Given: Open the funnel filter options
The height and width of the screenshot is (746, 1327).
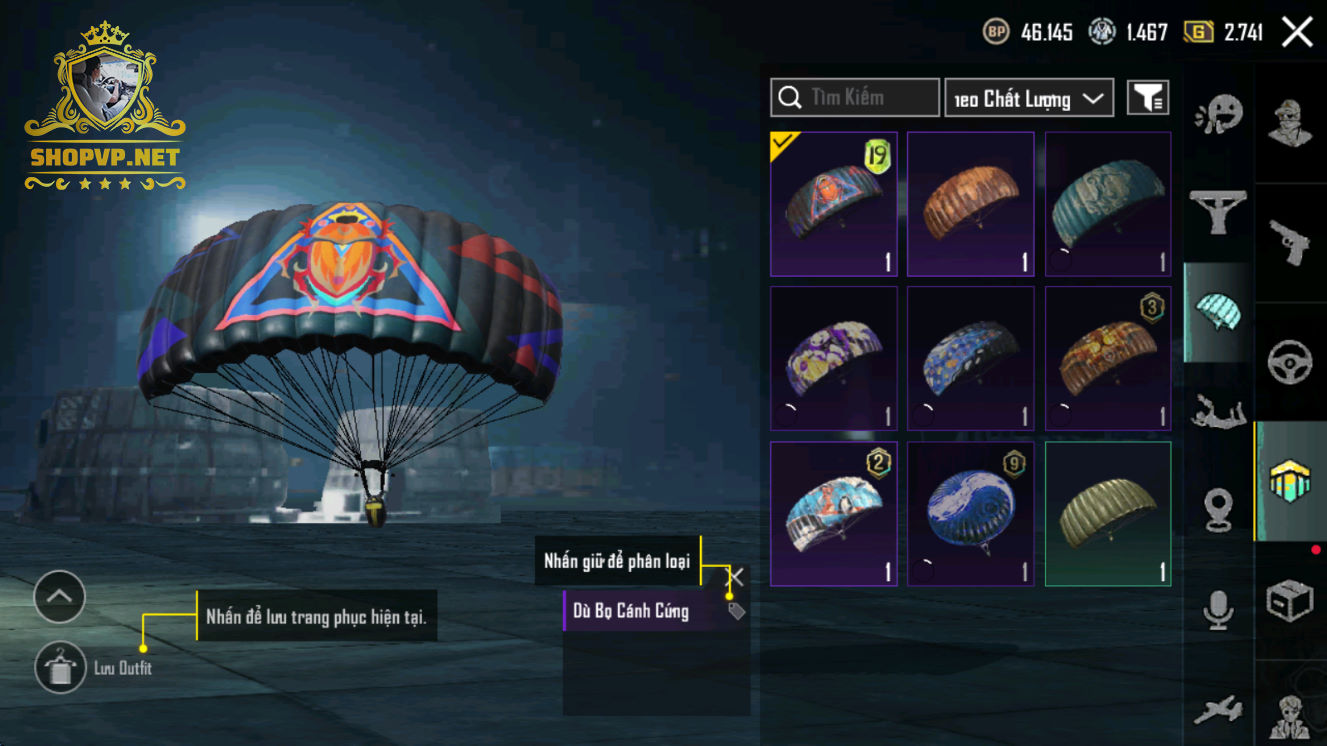Looking at the screenshot, I should [1148, 98].
